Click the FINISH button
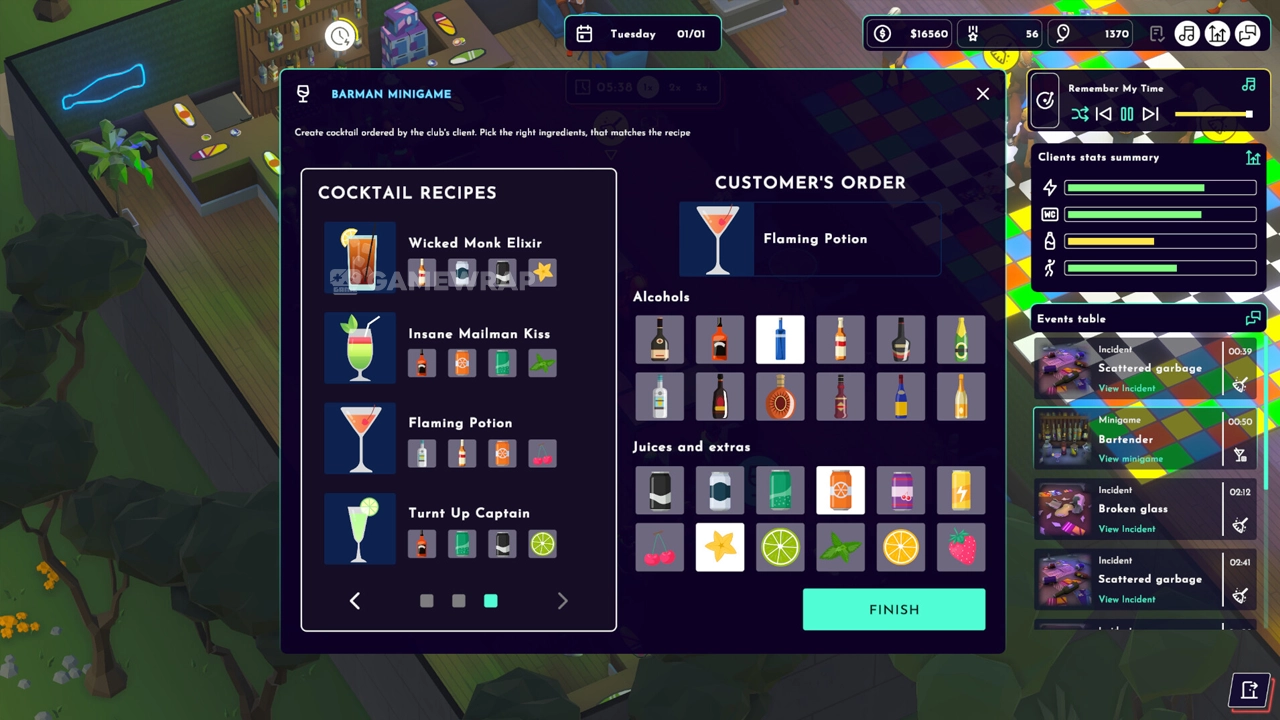The height and width of the screenshot is (720, 1280). [893, 609]
